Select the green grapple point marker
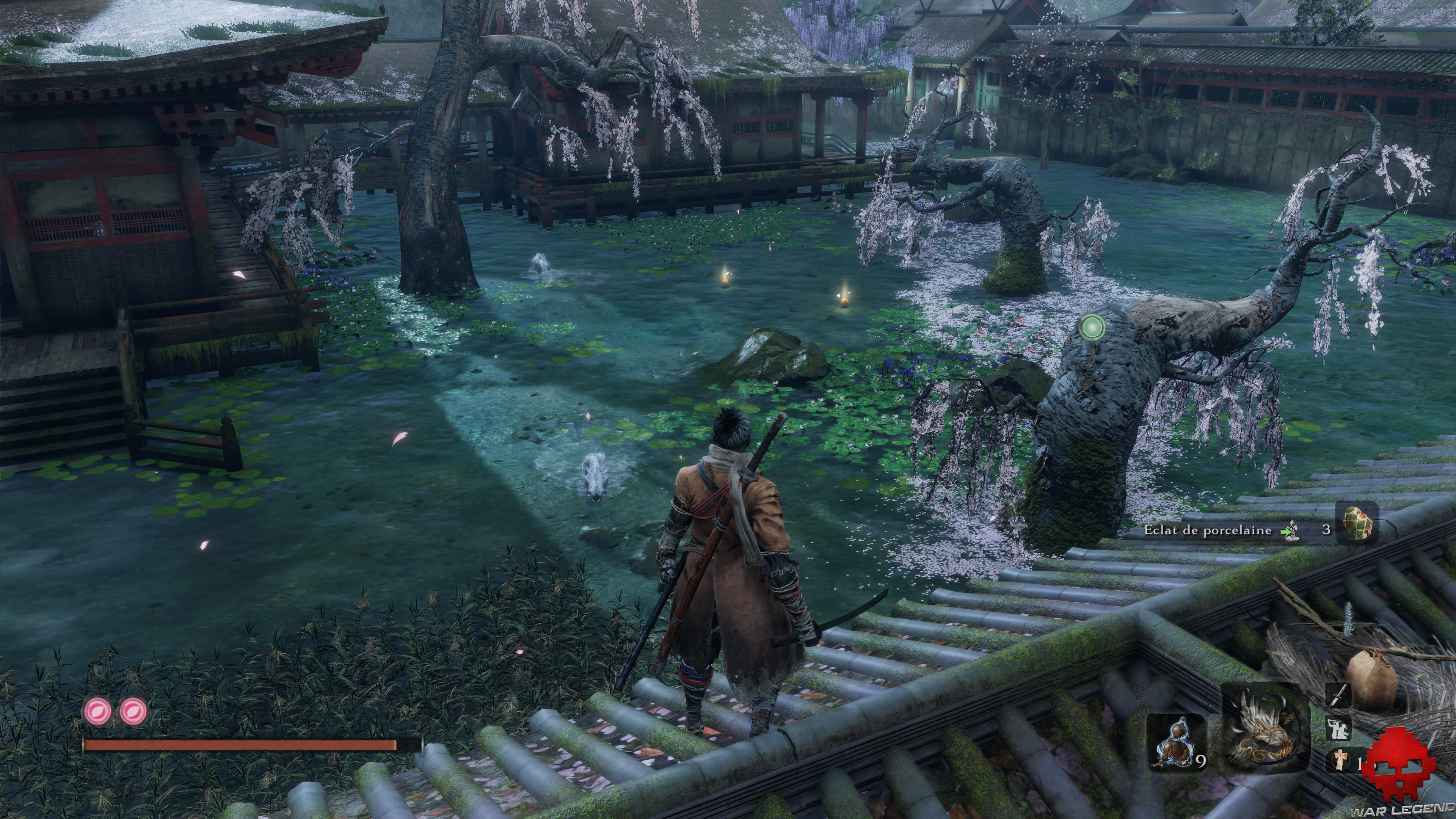Screen dimensions: 1456x819 point(1092,327)
